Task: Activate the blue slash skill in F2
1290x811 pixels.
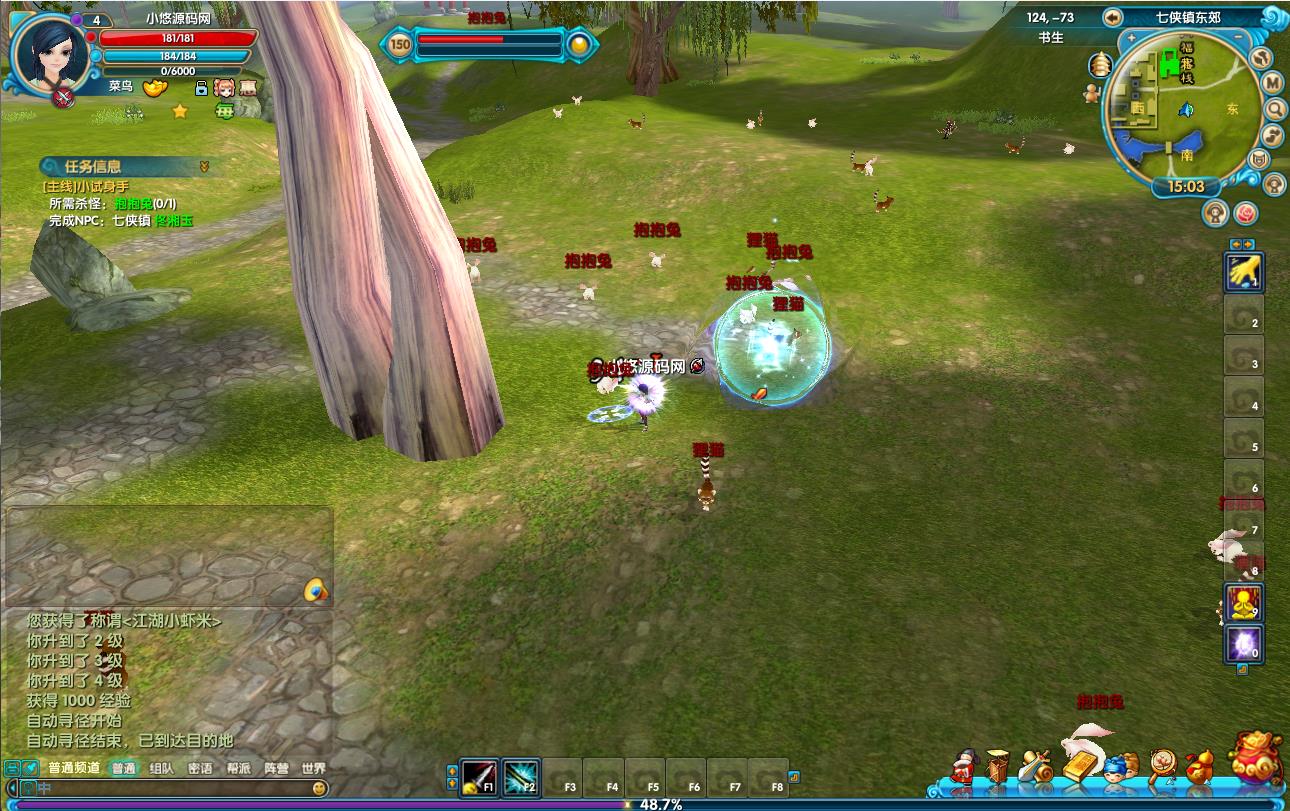Action: coord(521,777)
